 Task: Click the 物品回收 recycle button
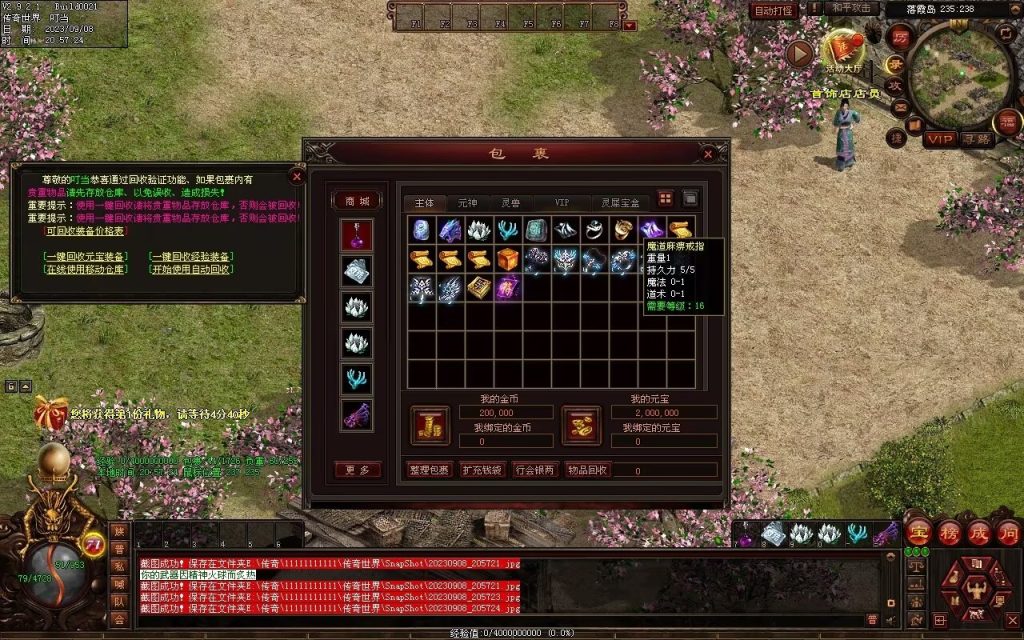[588, 469]
